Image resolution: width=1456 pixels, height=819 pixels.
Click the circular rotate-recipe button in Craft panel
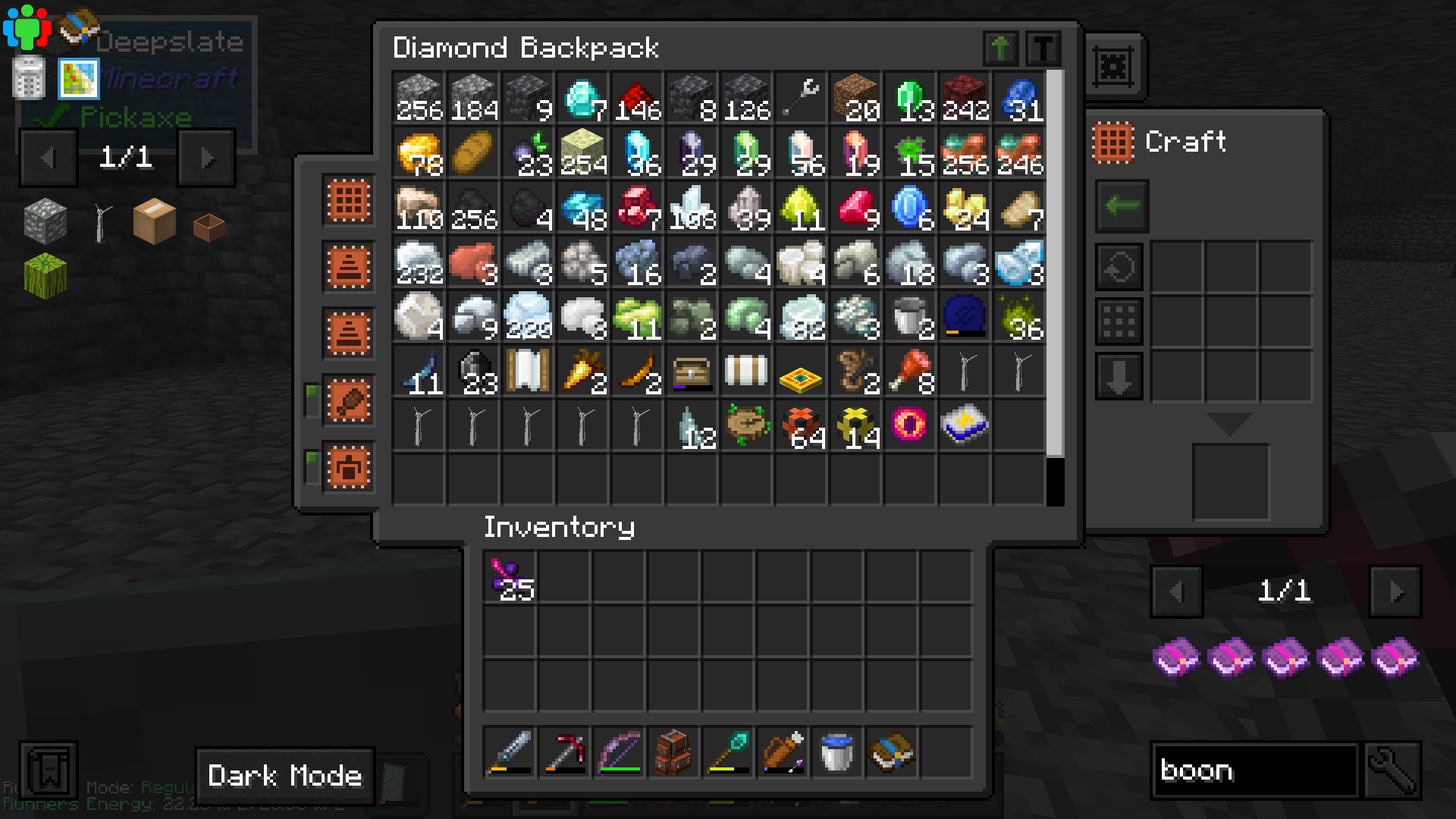[1119, 266]
